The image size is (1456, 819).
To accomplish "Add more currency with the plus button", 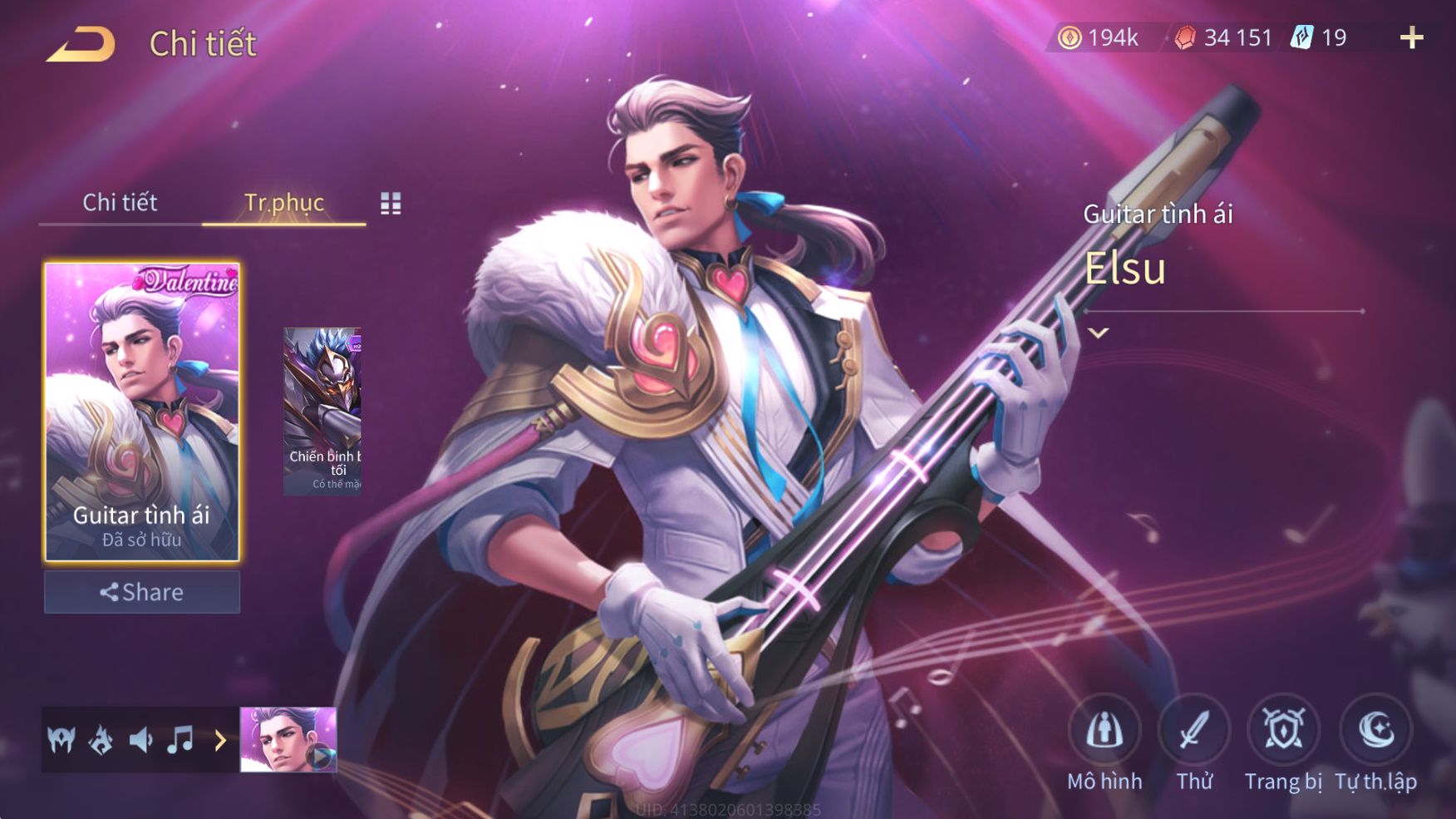I will point(1411,37).
